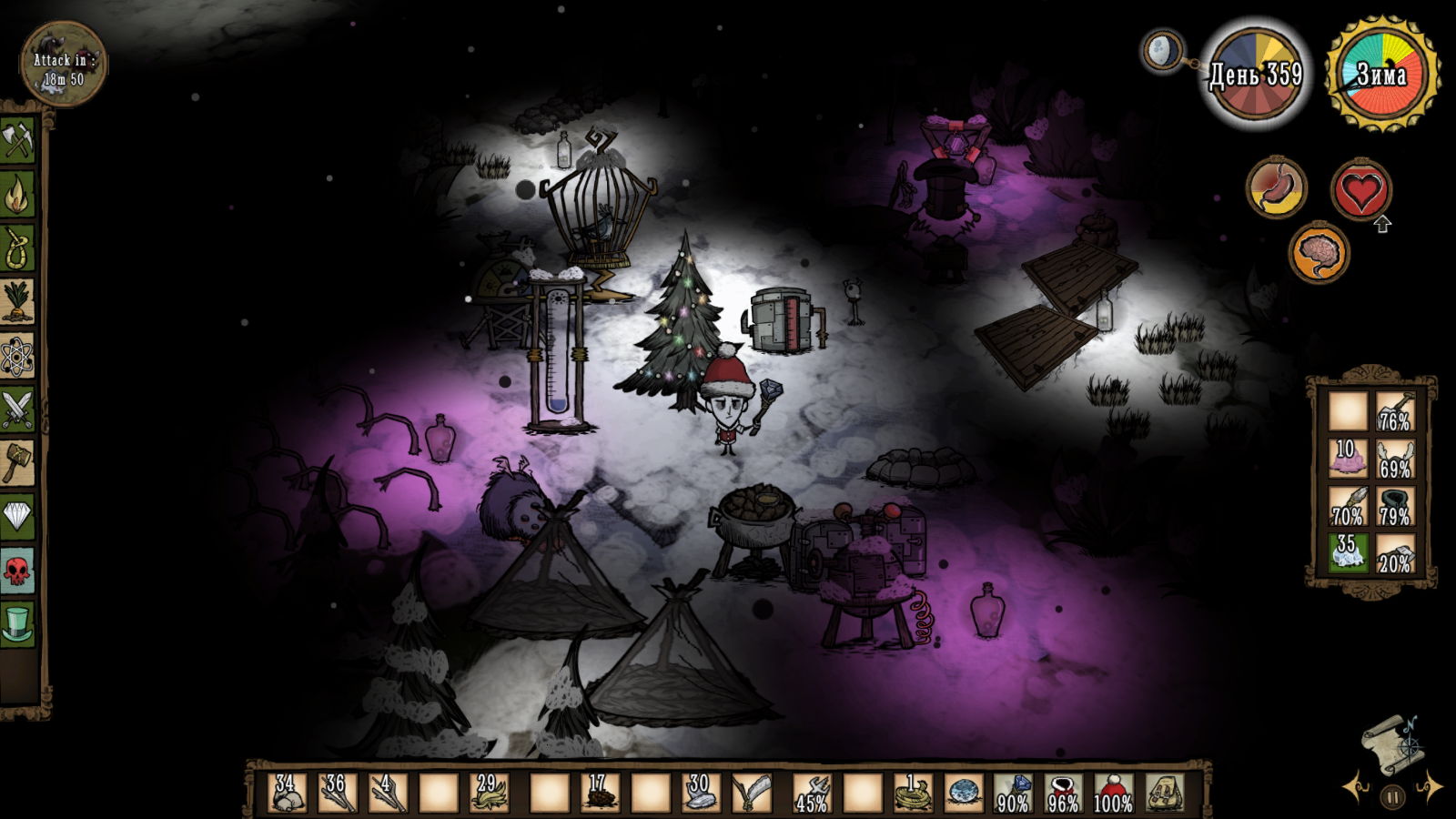This screenshot has width=1456, height=819.
Task: Open the Tools crafting tab
Action: tap(17, 140)
